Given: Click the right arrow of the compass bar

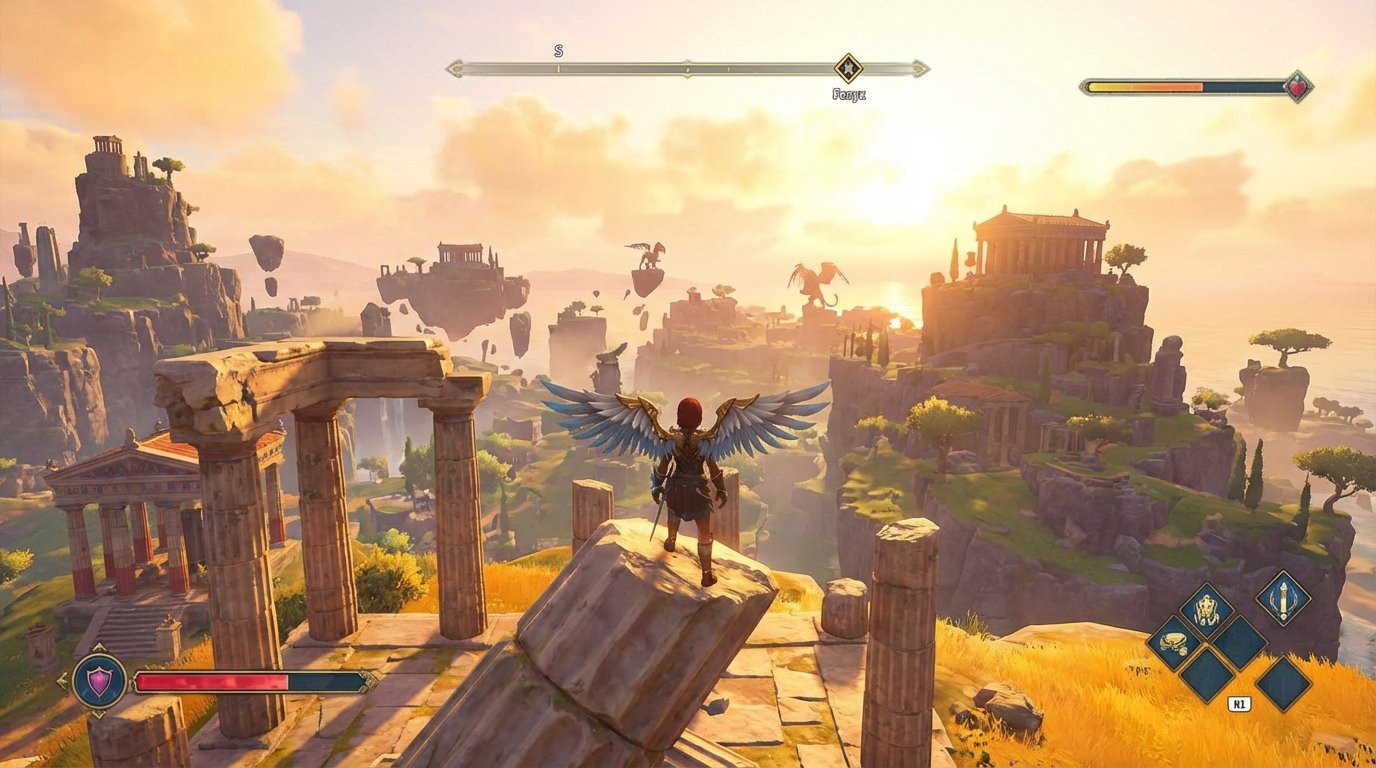Looking at the screenshot, I should 919,68.
